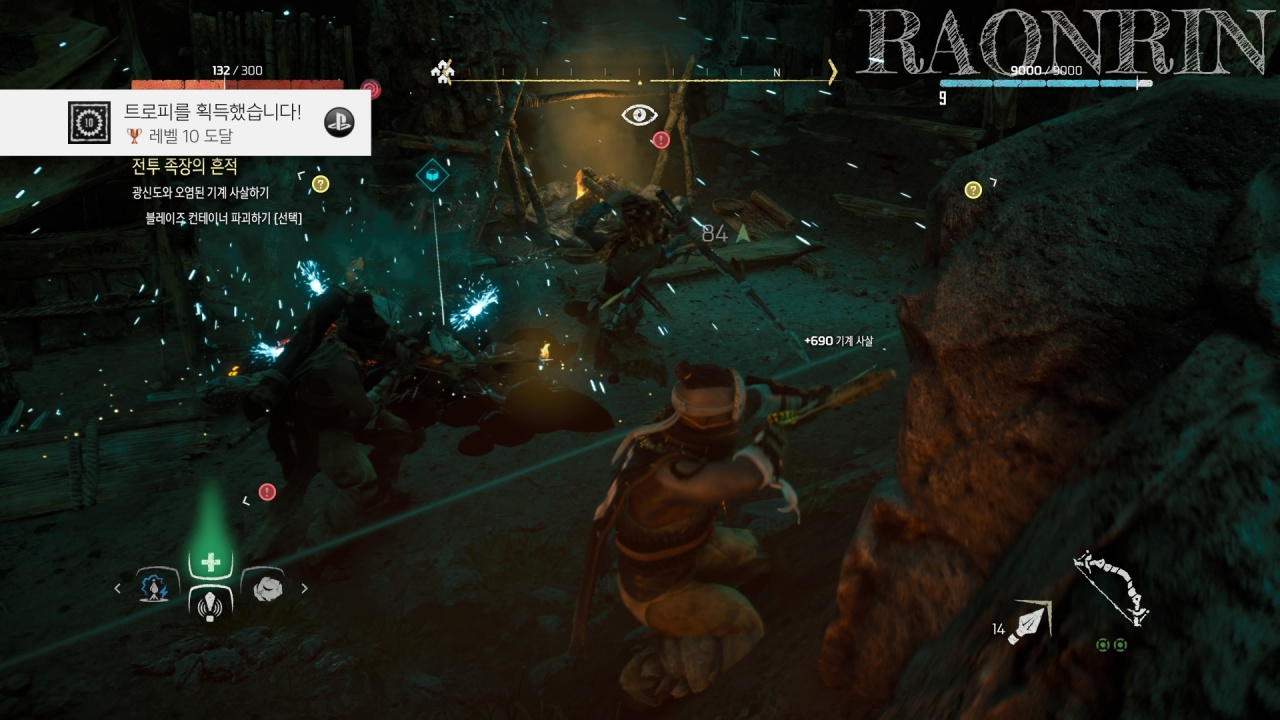The height and width of the screenshot is (720, 1280).
Task: Open the 전투 족장의 흔적 quest tracker
Action: tap(184, 166)
